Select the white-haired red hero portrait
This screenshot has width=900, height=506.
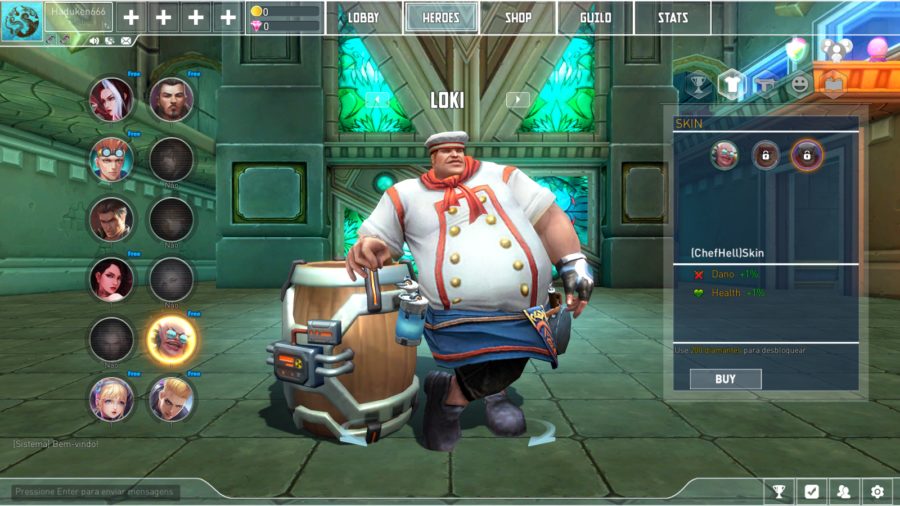point(111,99)
